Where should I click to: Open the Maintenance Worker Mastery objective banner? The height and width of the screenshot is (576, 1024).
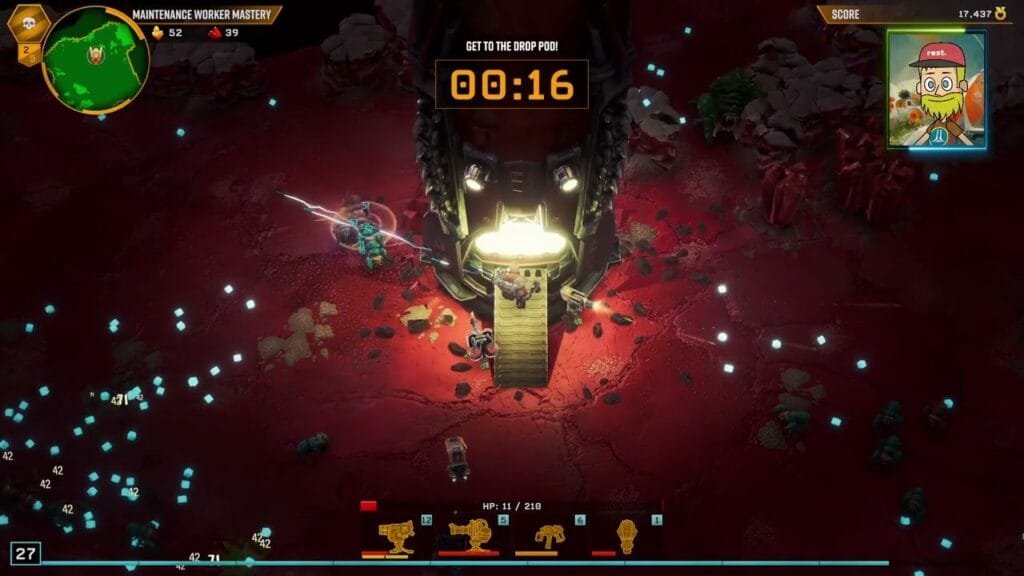click(x=206, y=14)
